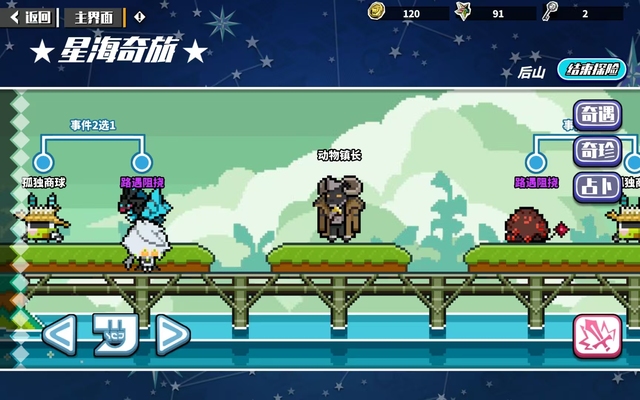
Task: Open the 奇珍 treasures panel
Action: pos(597,151)
